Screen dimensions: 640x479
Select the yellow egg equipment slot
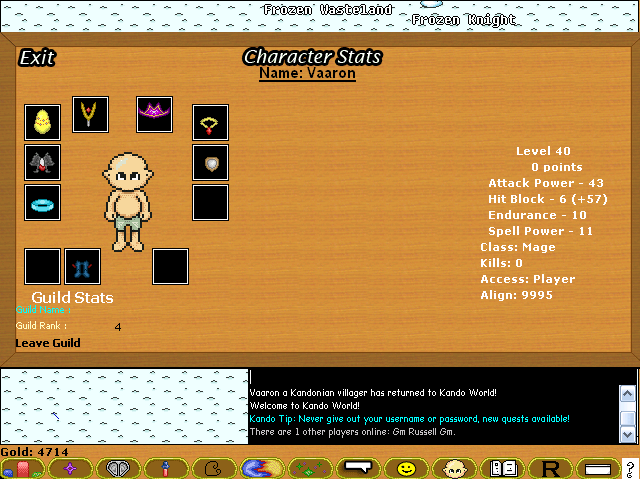click(x=43, y=122)
